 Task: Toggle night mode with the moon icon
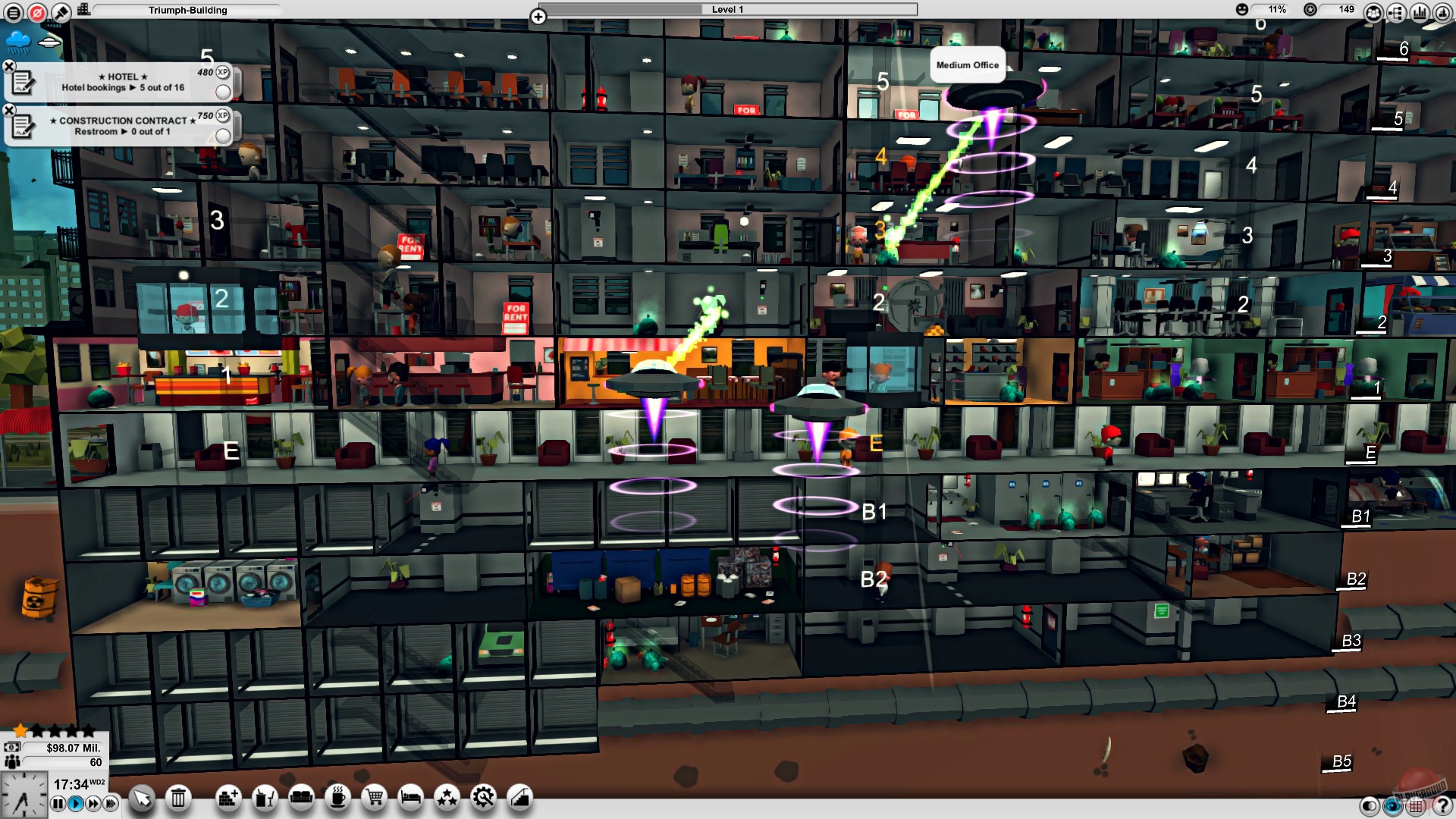click(x=1369, y=806)
